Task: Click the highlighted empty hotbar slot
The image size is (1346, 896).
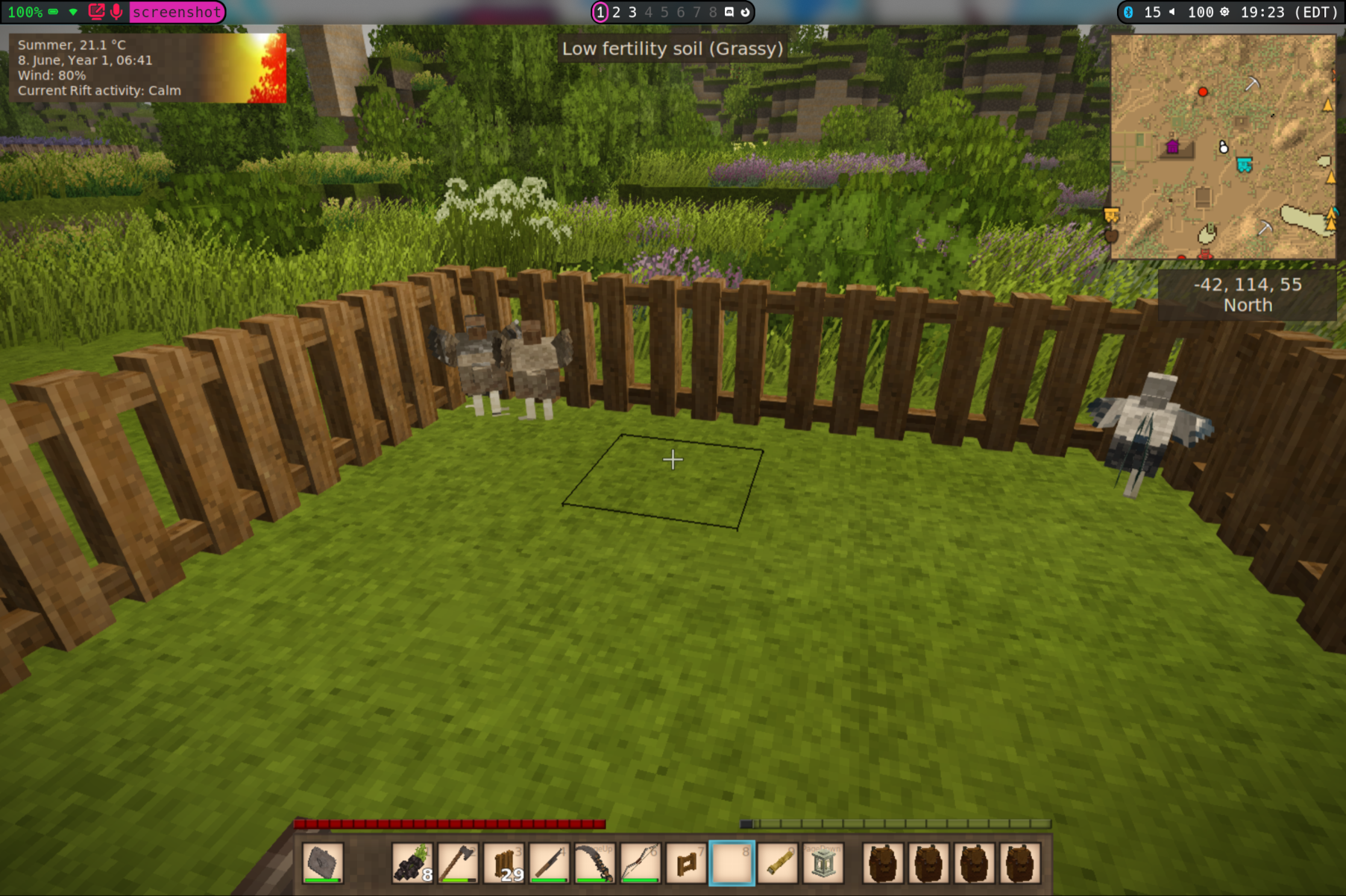Action: [x=732, y=864]
